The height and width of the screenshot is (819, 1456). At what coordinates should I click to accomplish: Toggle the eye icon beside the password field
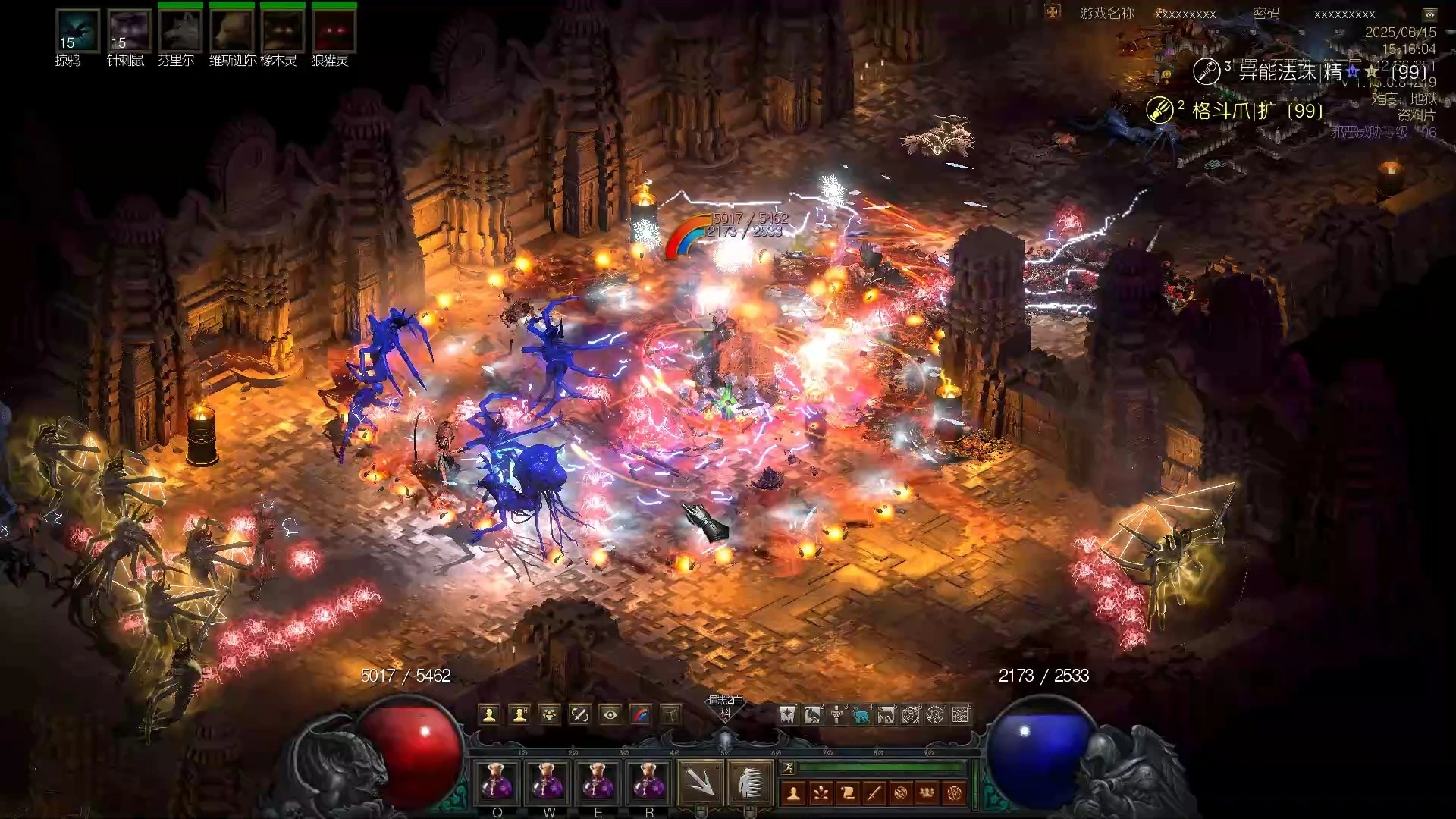pyautogui.click(x=1429, y=14)
